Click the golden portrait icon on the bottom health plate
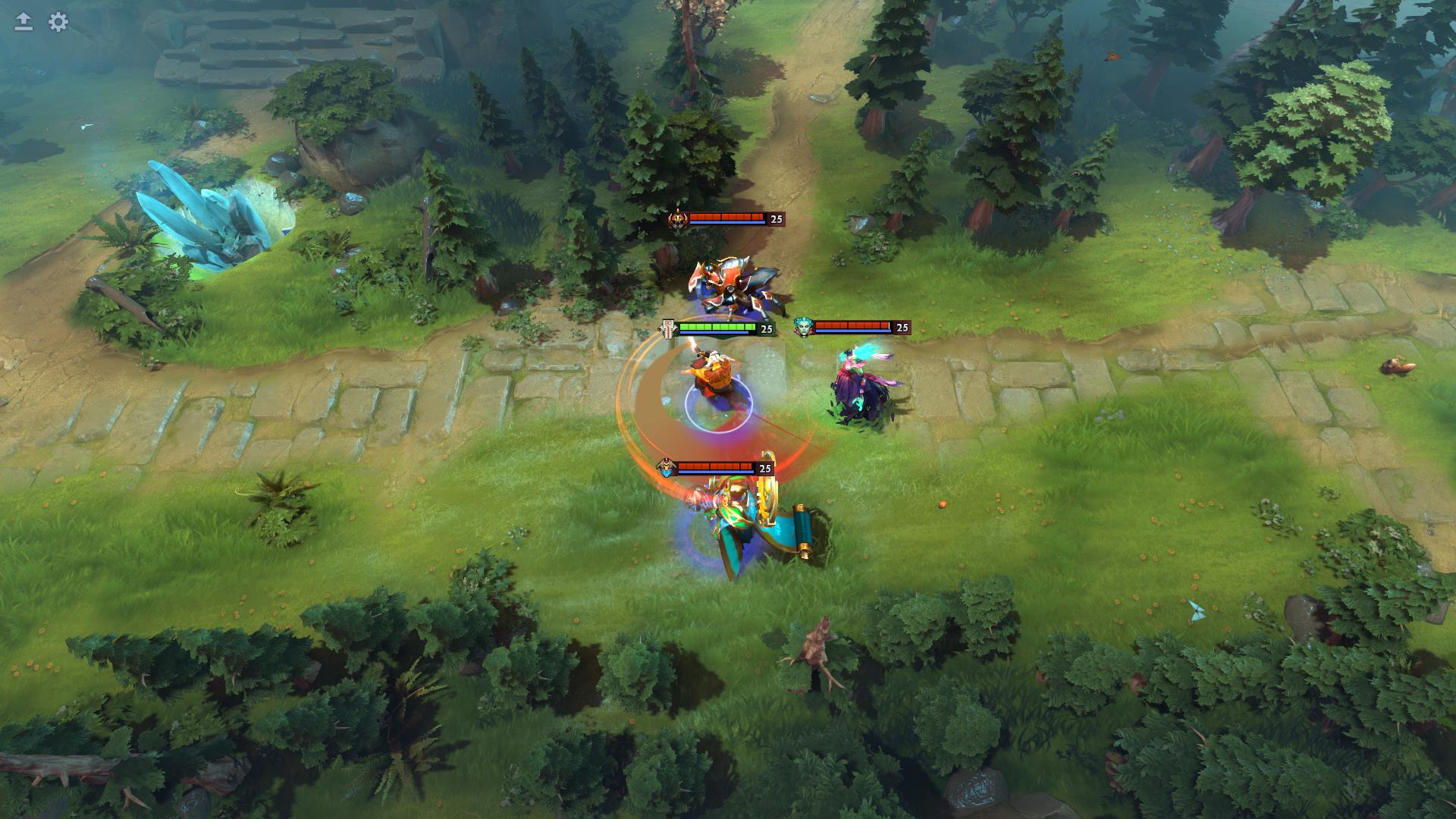Screen dimensions: 1456x819 pyautogui.click(x=666, y=468)
